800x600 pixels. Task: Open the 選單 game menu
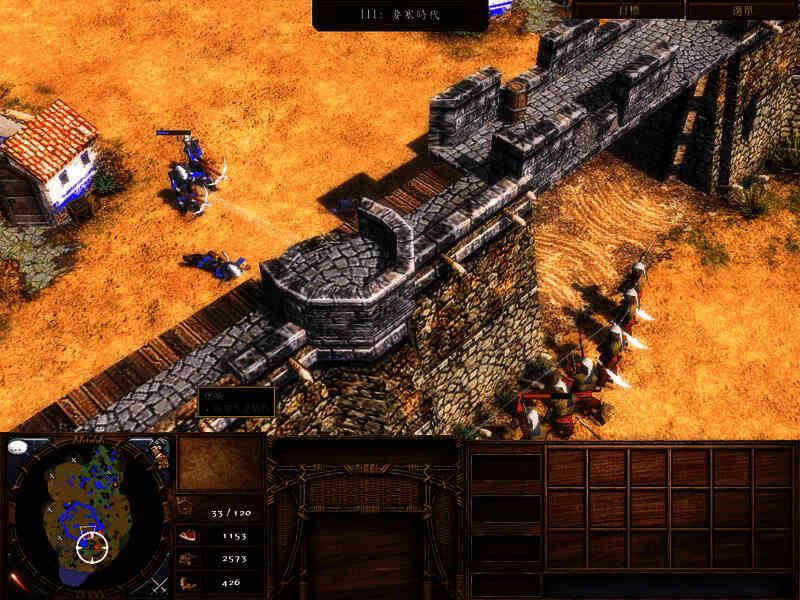(741, 9)
